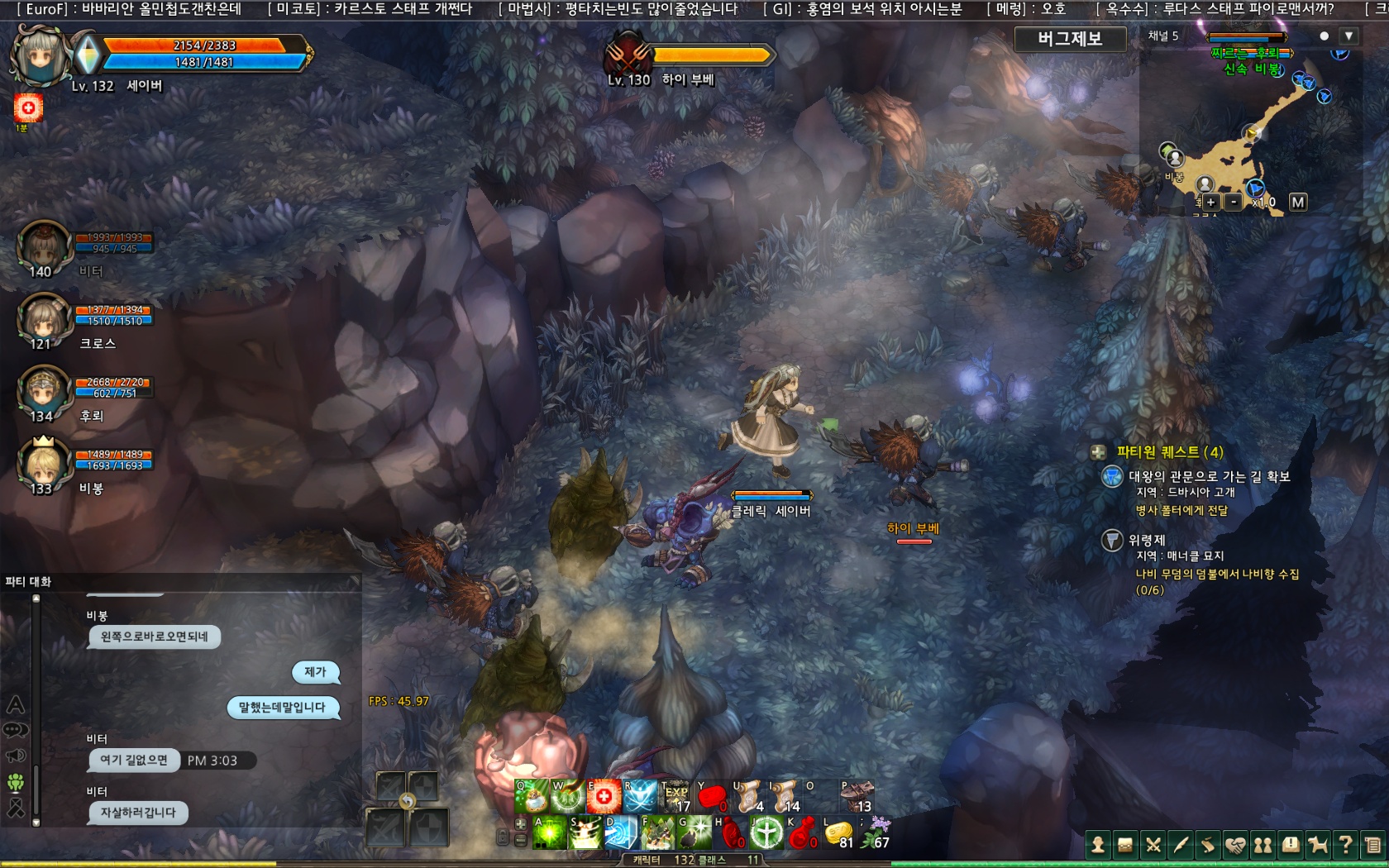The image size is (1389, 868).
Task: Use the anvil item in slot P
Action: point(857,797)
